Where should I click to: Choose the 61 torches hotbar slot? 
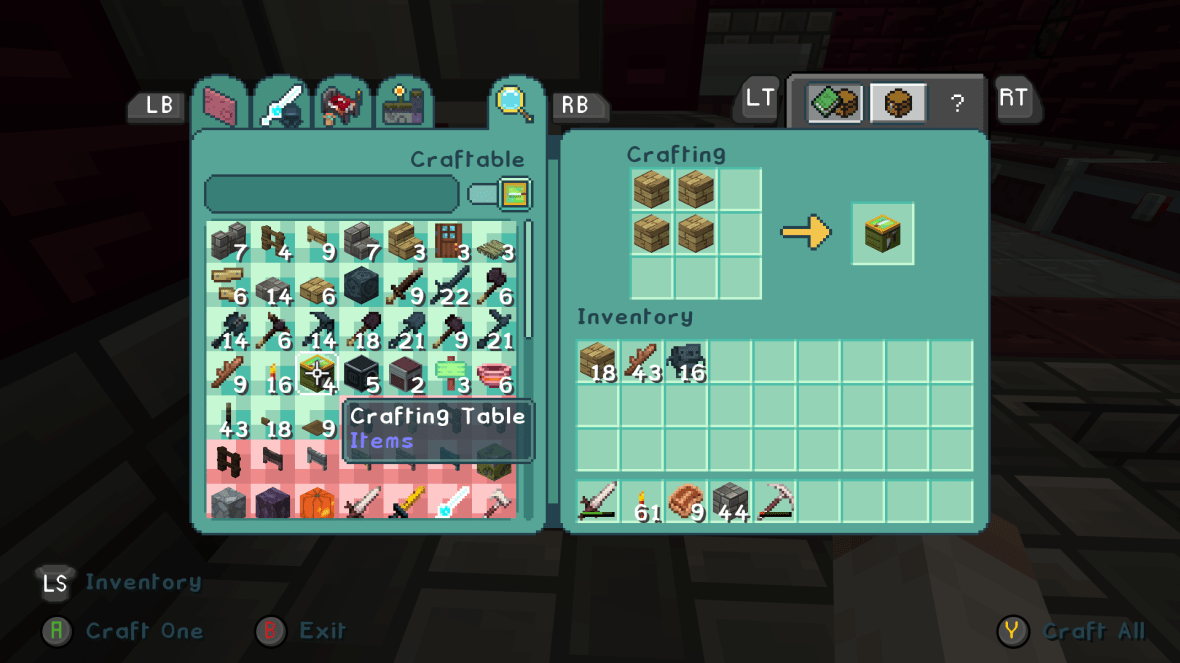click(642, 501)
